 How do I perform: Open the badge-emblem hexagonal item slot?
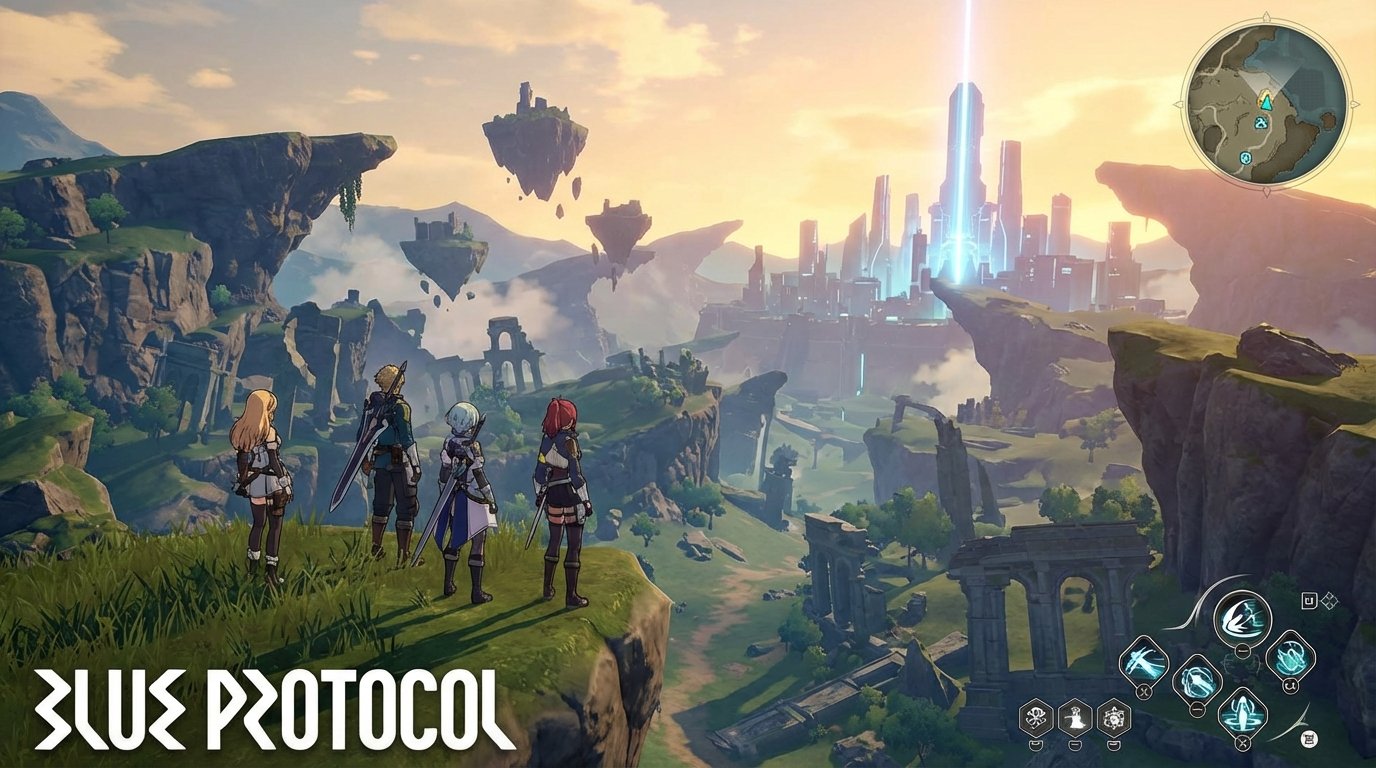(1114, 719)
